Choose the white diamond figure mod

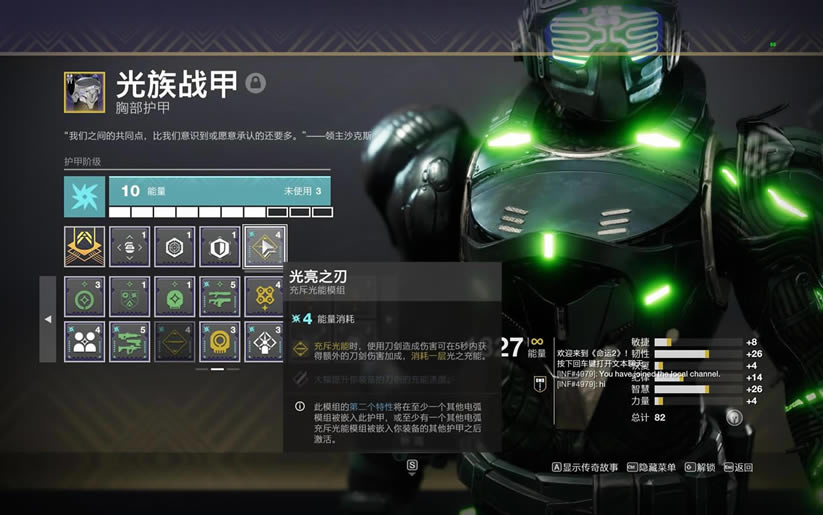click(265, 341)
